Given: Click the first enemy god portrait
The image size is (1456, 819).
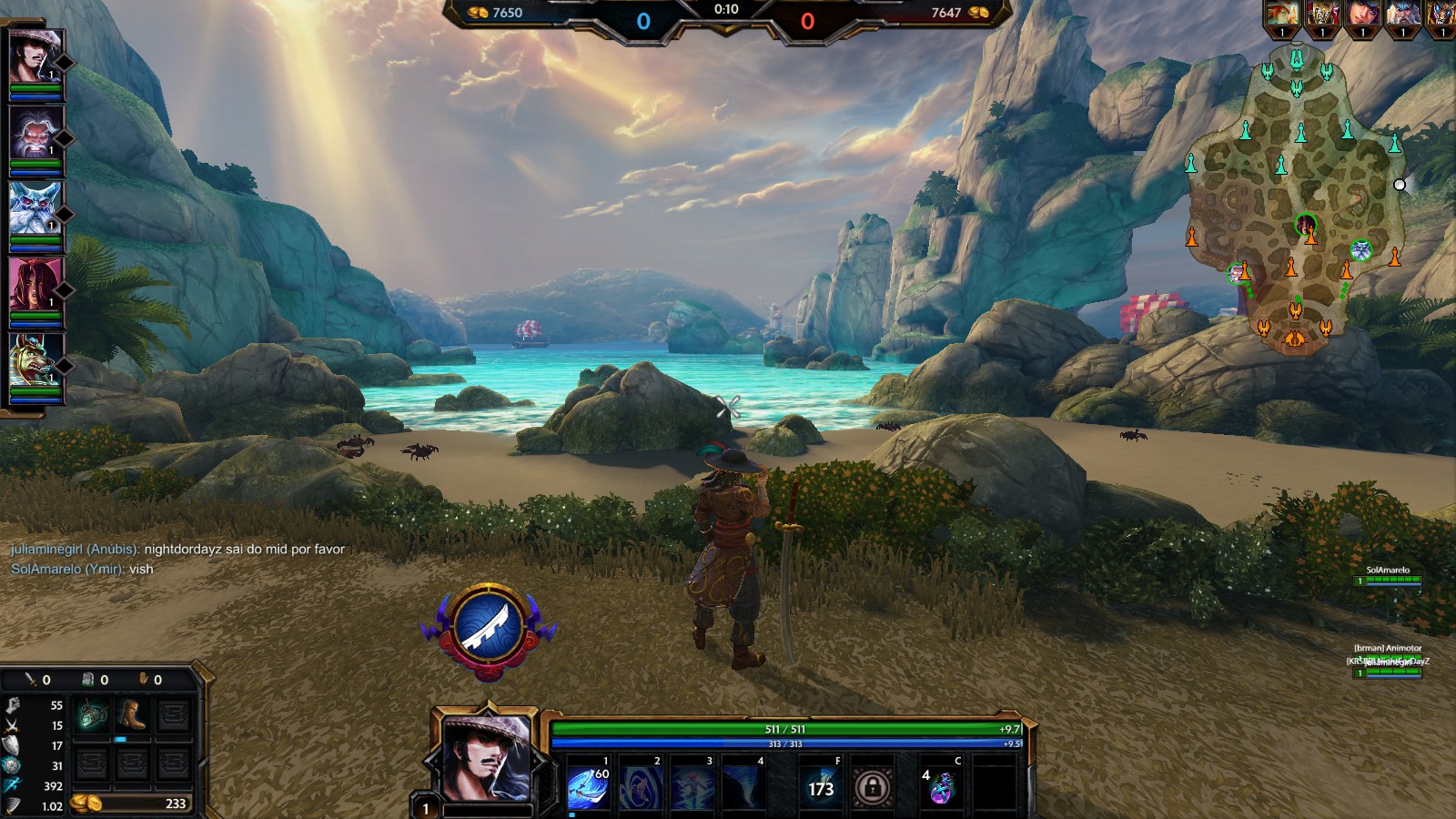Looking at the screenshot, I should 1282,15.
